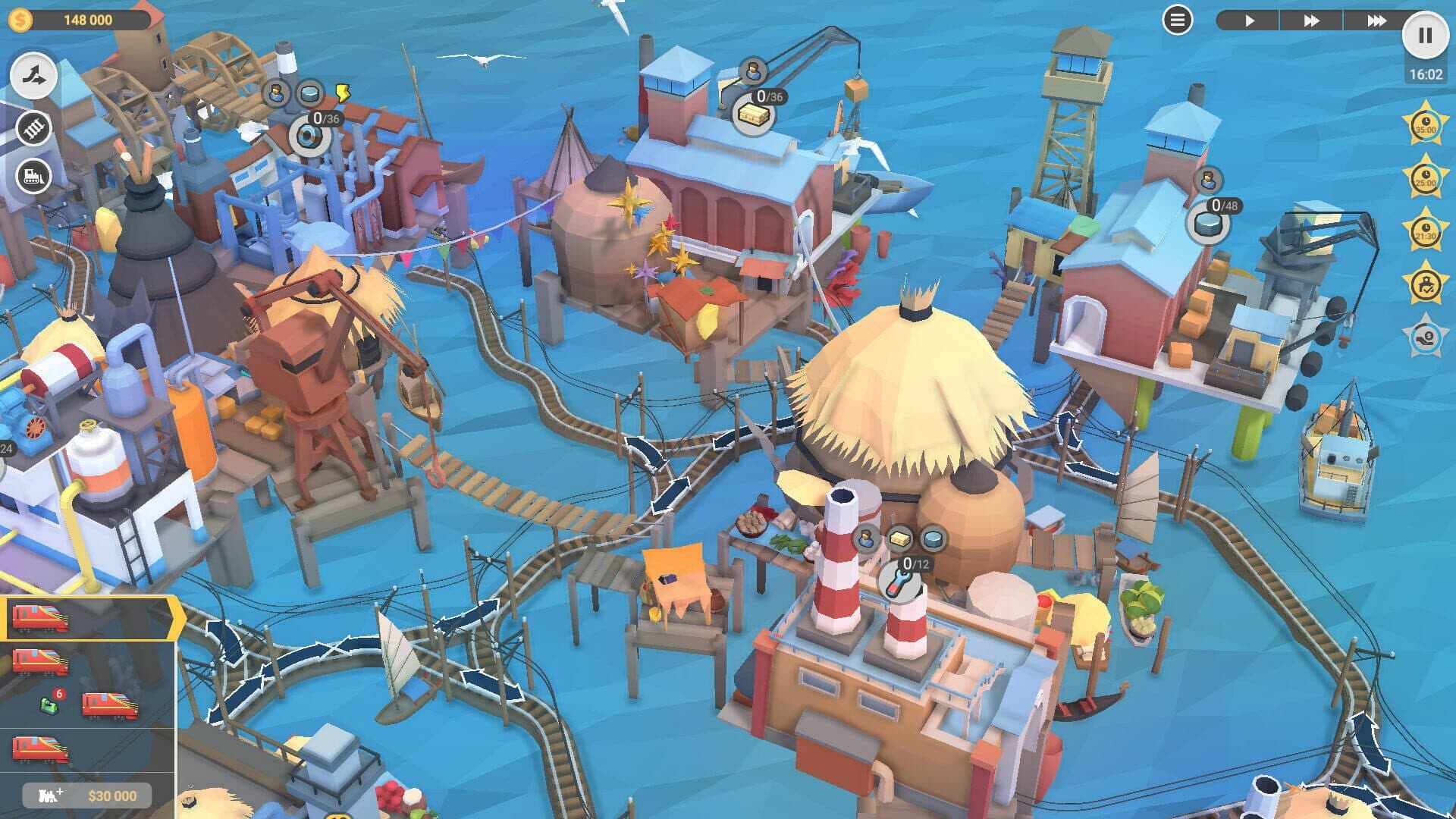1456x819 pixels.
Task: Click the crate resource bubble showing 0/36
Action: [753, 115]
